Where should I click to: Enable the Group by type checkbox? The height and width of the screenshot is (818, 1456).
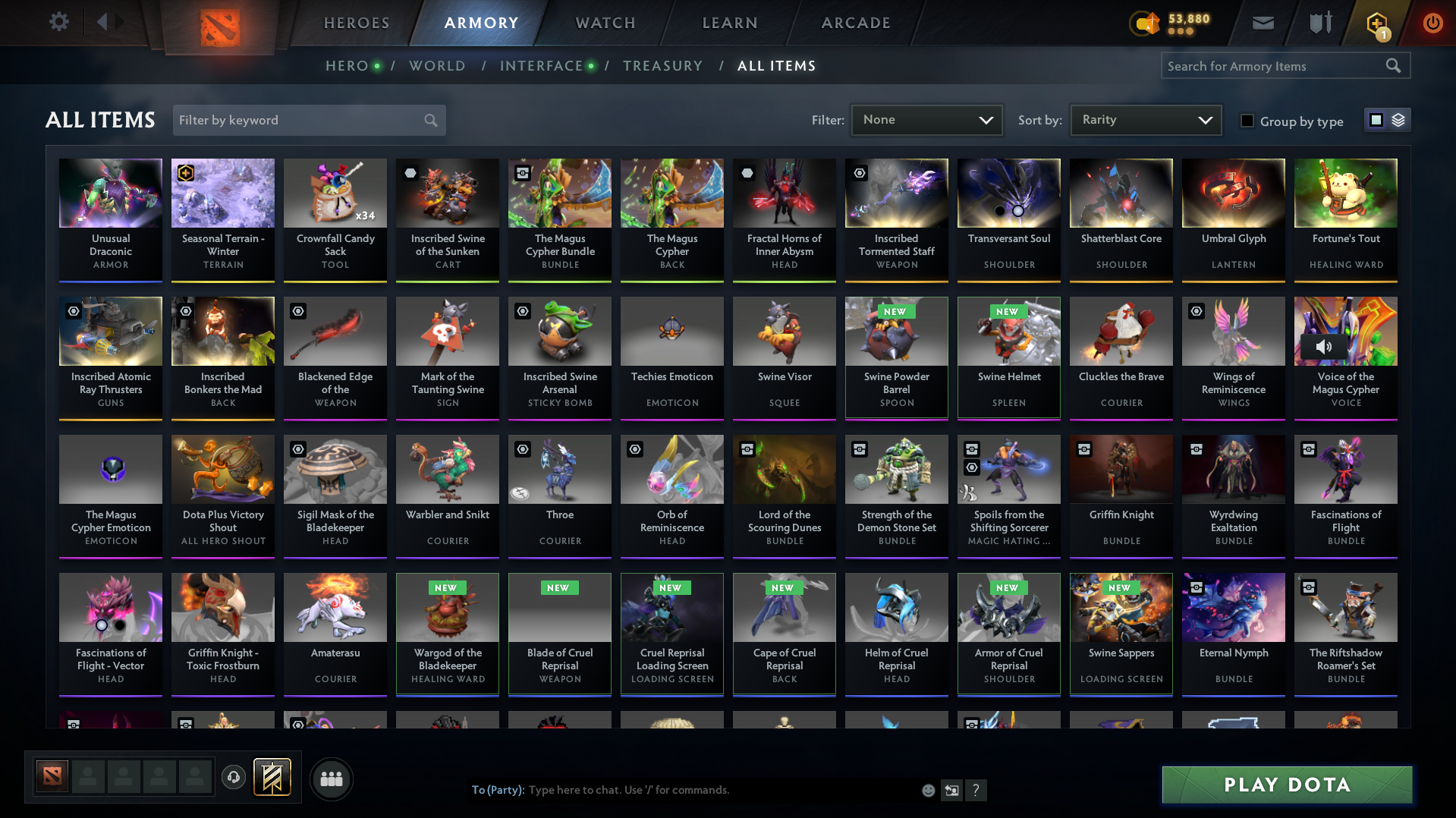tap(1247, 120)
